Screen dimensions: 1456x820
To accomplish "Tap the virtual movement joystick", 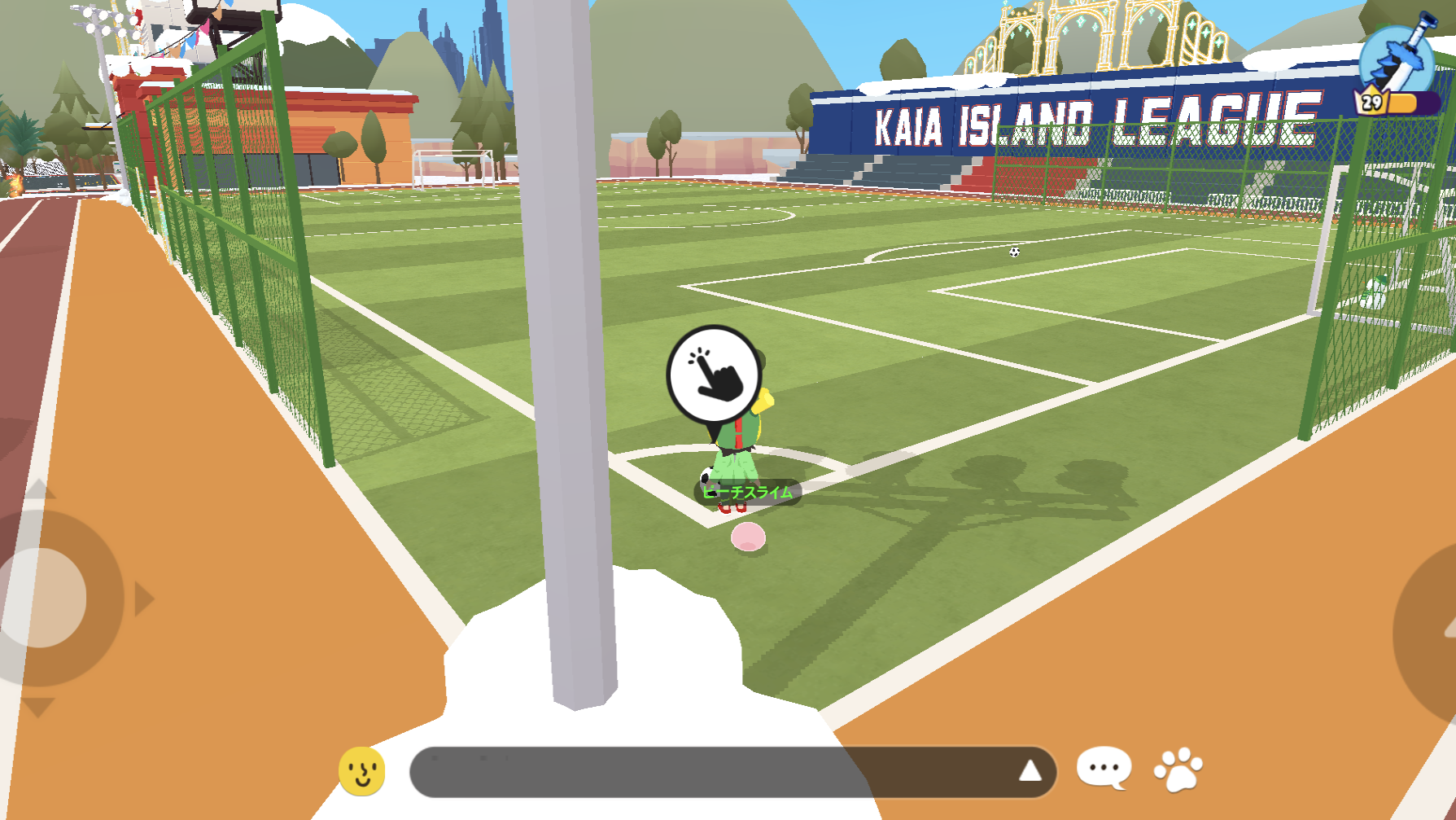I will 42,599.
